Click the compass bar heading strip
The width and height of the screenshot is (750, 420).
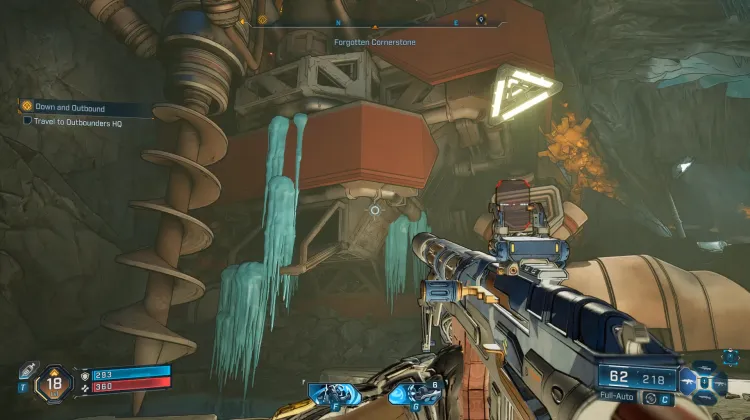[x=375, y=20]
